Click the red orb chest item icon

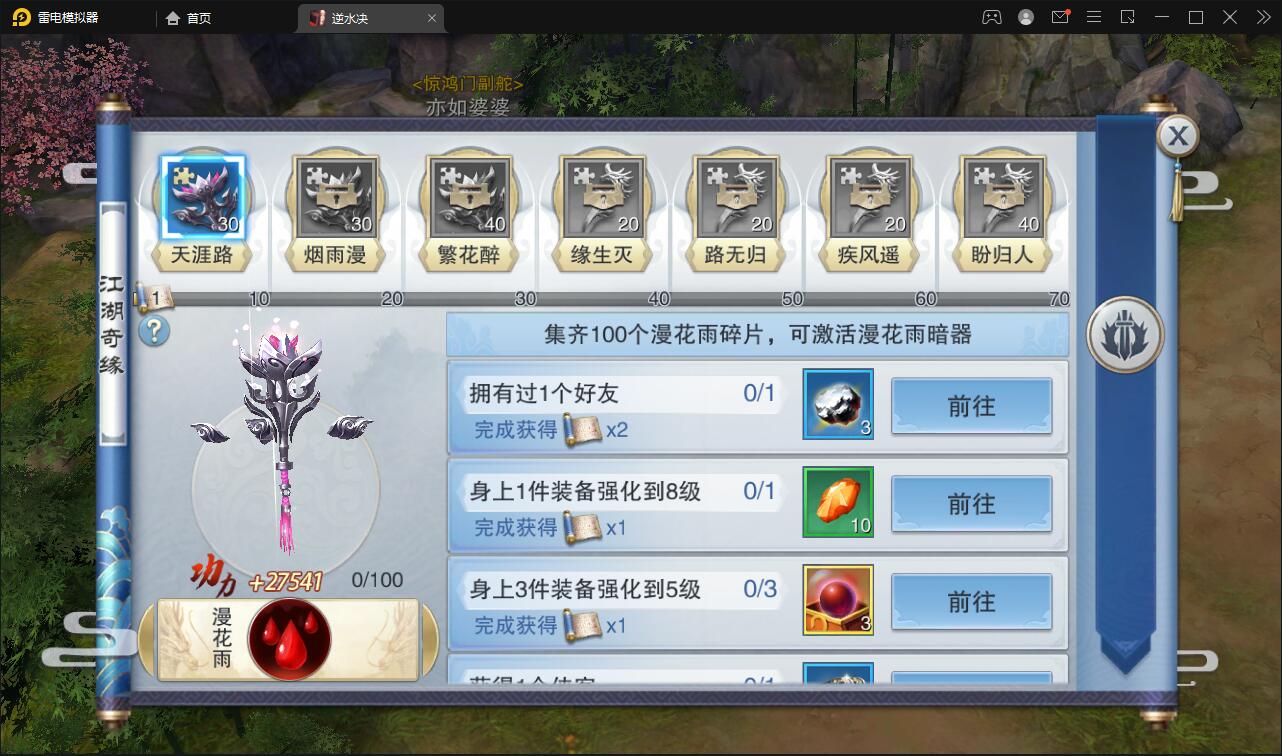837,602
